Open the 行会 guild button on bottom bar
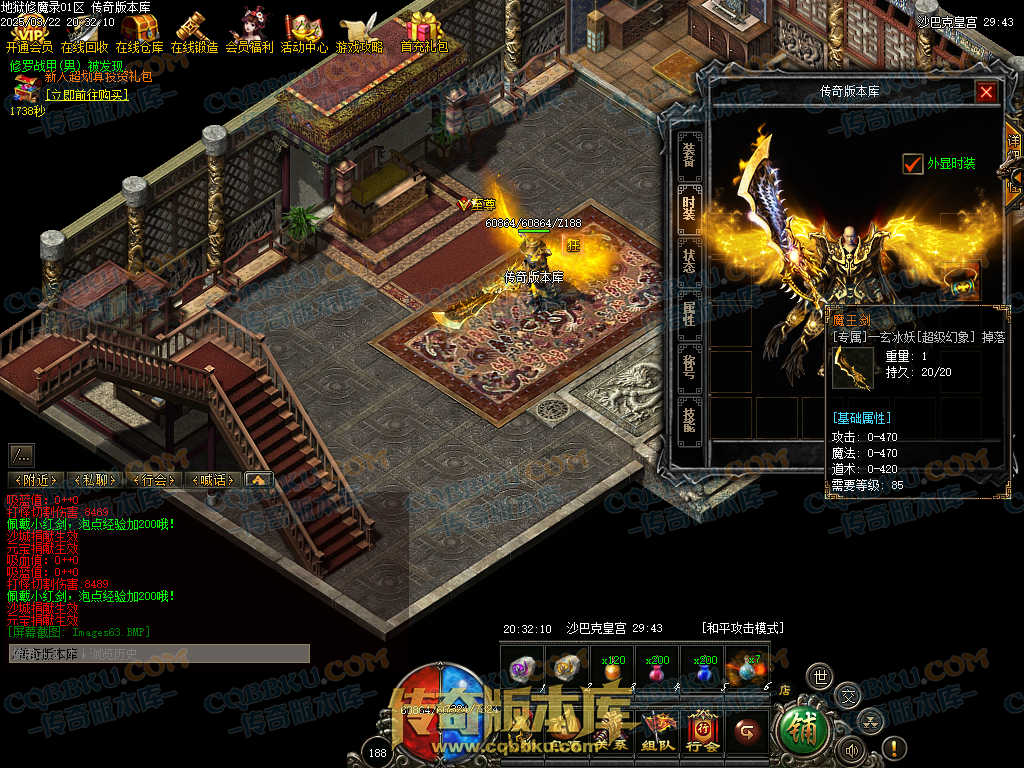The width and height of the screenshot is (1024, 768). (x=703, y=733)
